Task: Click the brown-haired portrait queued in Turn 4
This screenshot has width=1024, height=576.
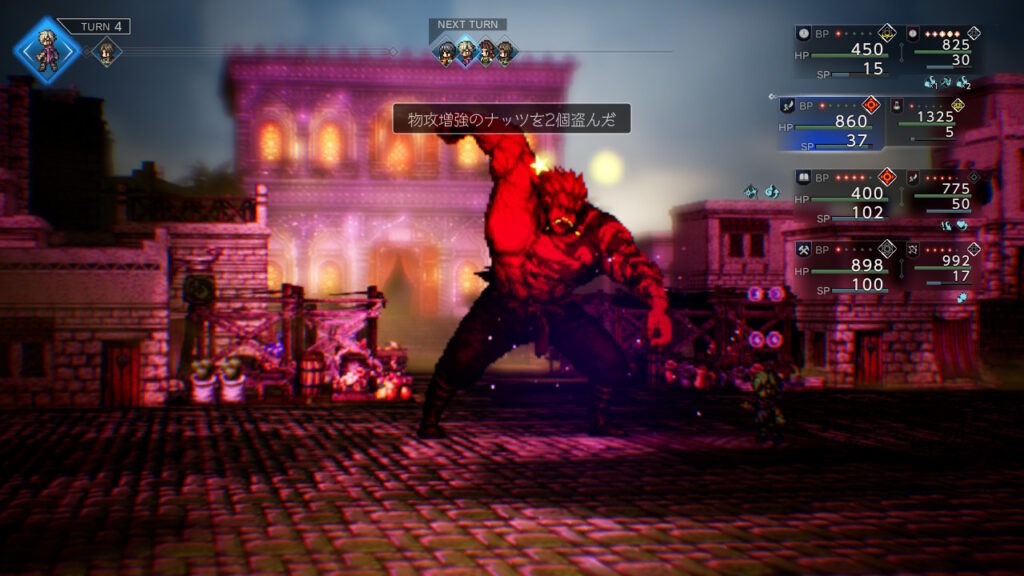Action: 106,51
